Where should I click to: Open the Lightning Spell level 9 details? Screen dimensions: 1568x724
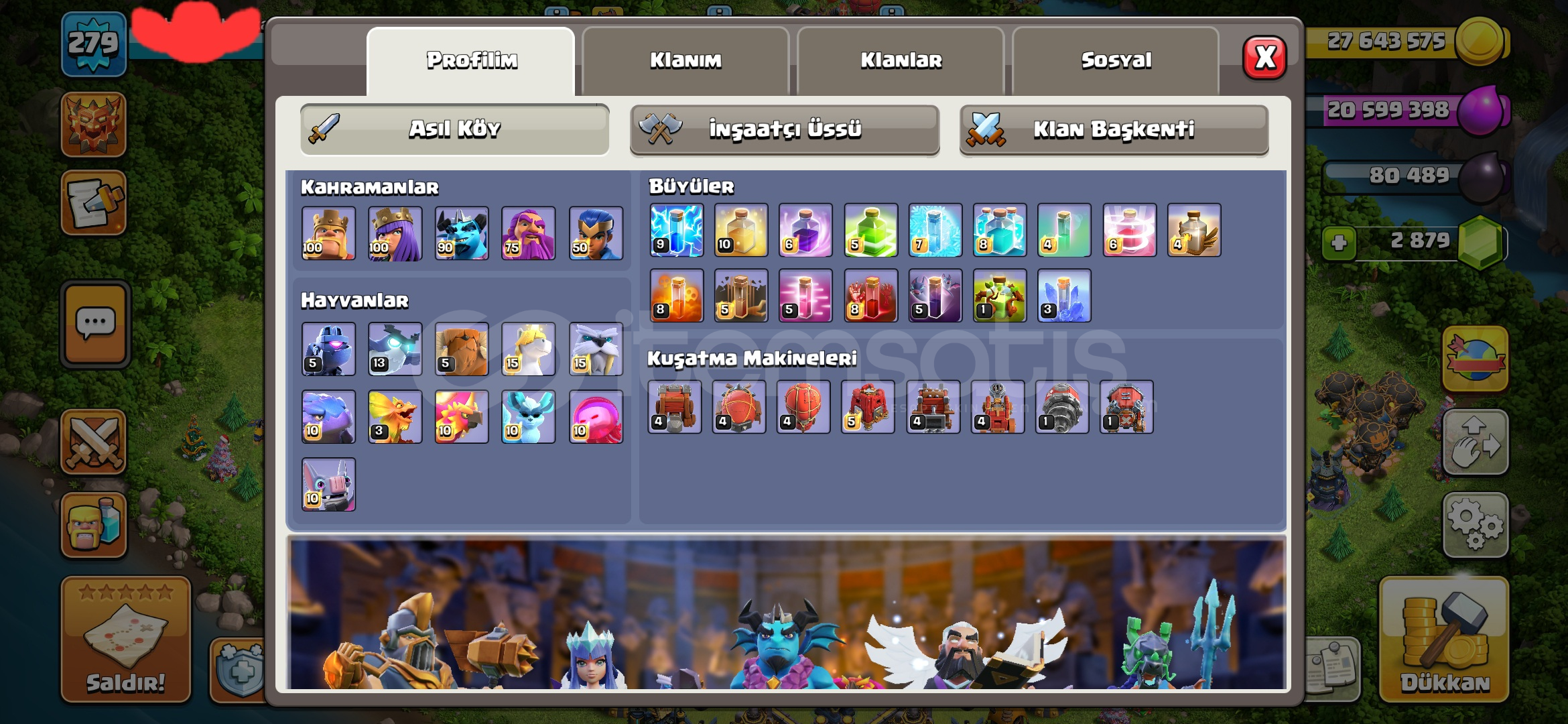coord(675,231)
